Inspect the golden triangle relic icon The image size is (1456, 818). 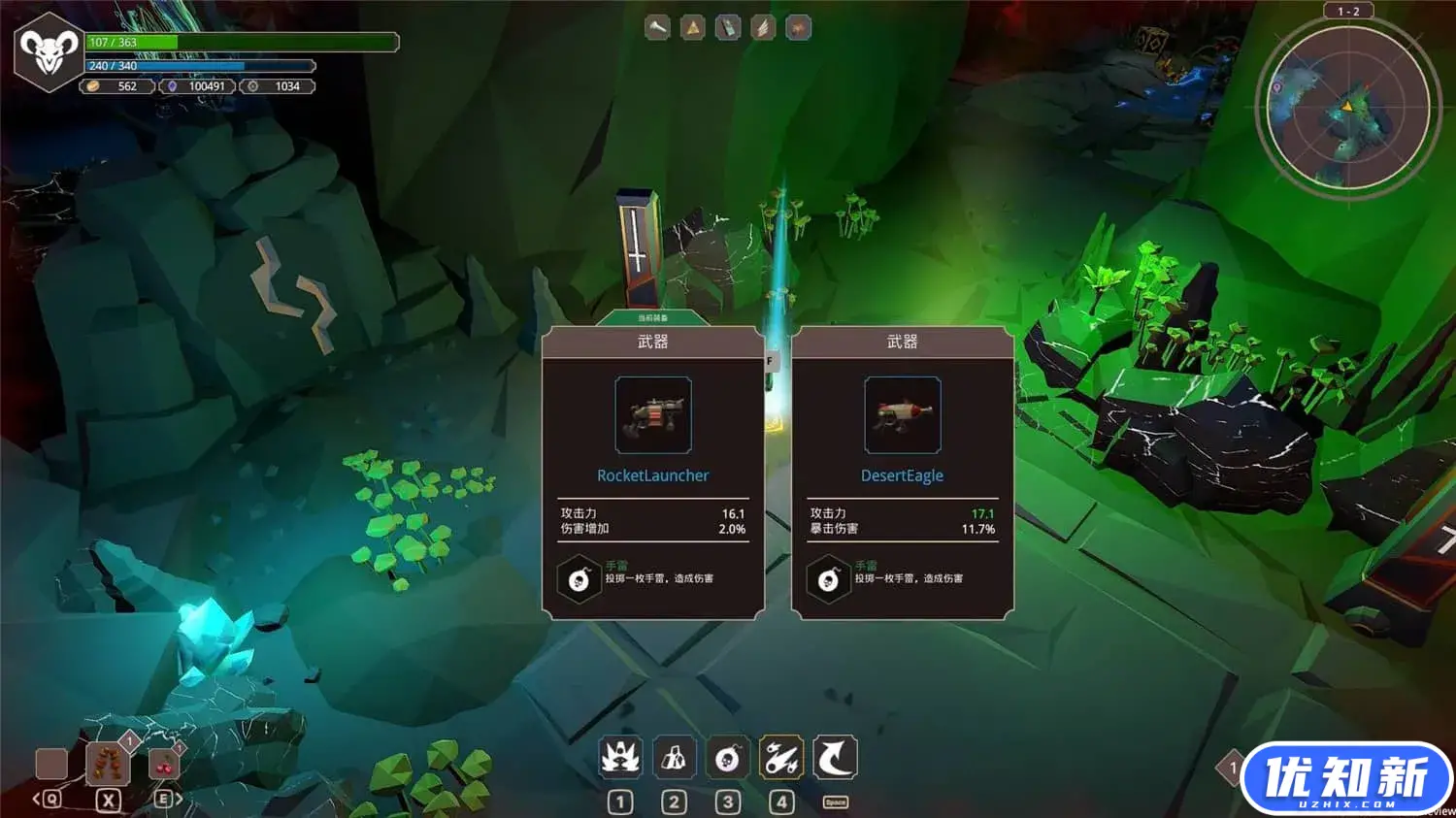(692, 28)
